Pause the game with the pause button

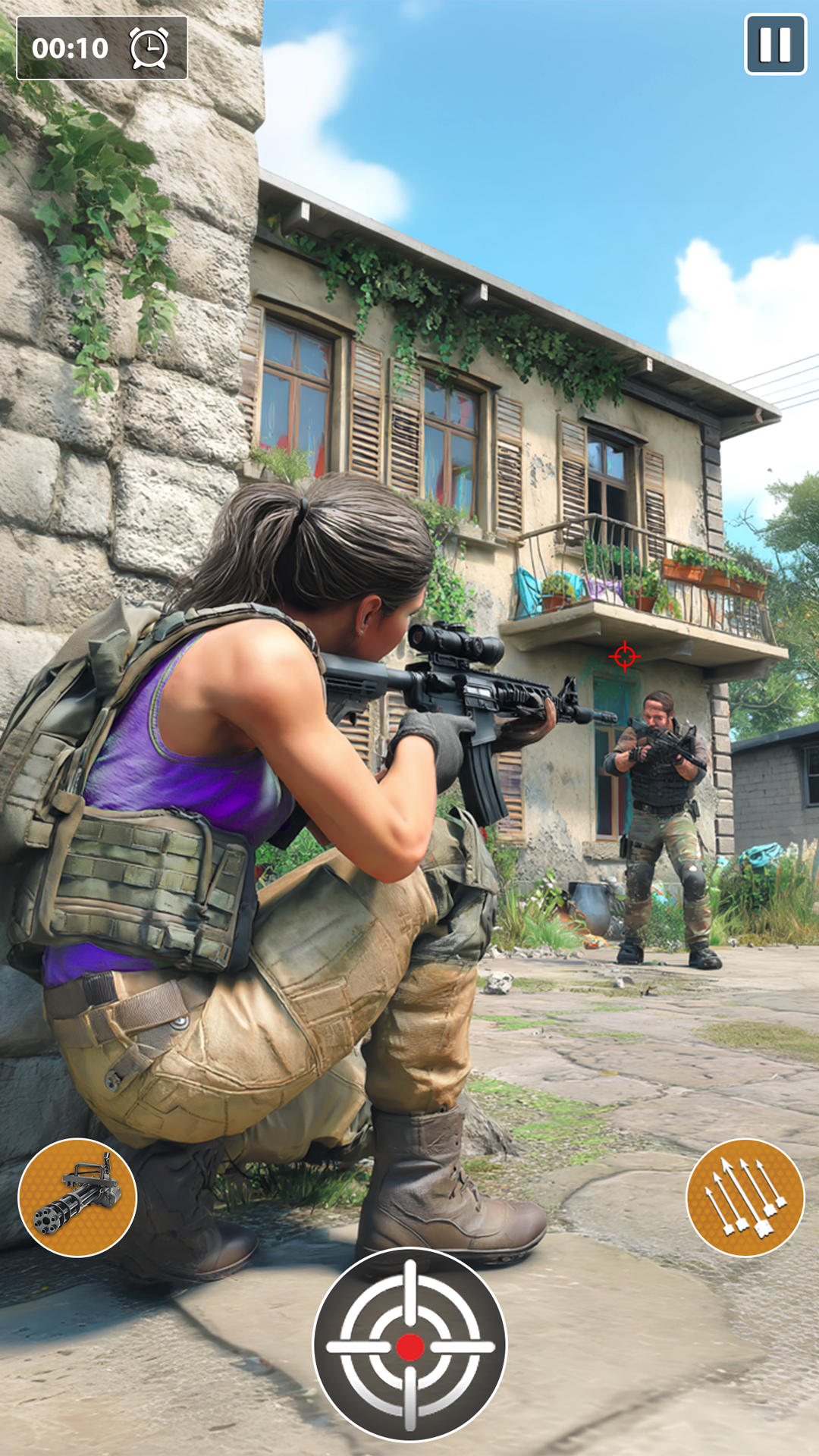(775, 45)
